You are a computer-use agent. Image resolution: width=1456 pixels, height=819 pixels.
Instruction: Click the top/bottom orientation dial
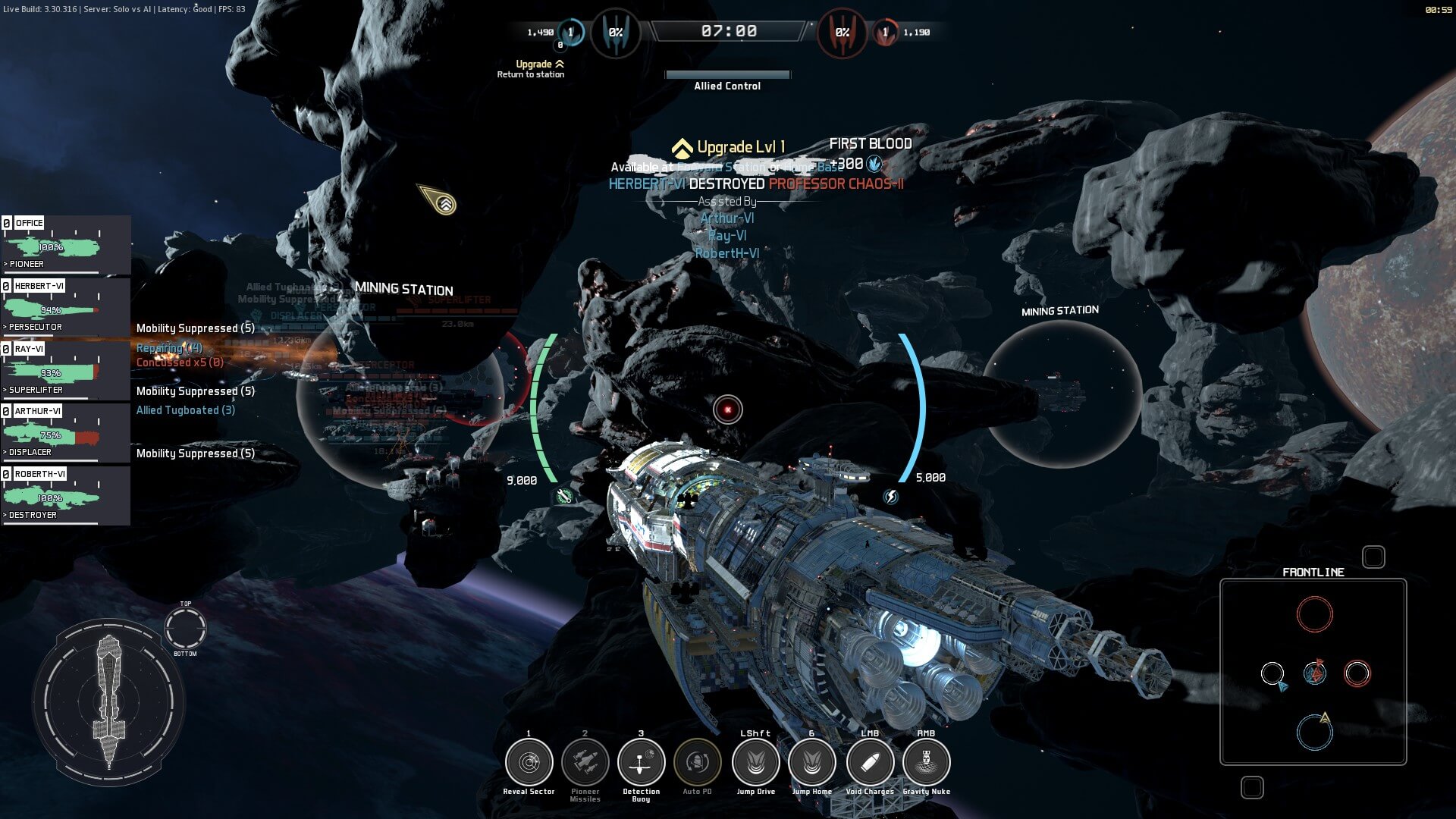click(x=185, y=629)
